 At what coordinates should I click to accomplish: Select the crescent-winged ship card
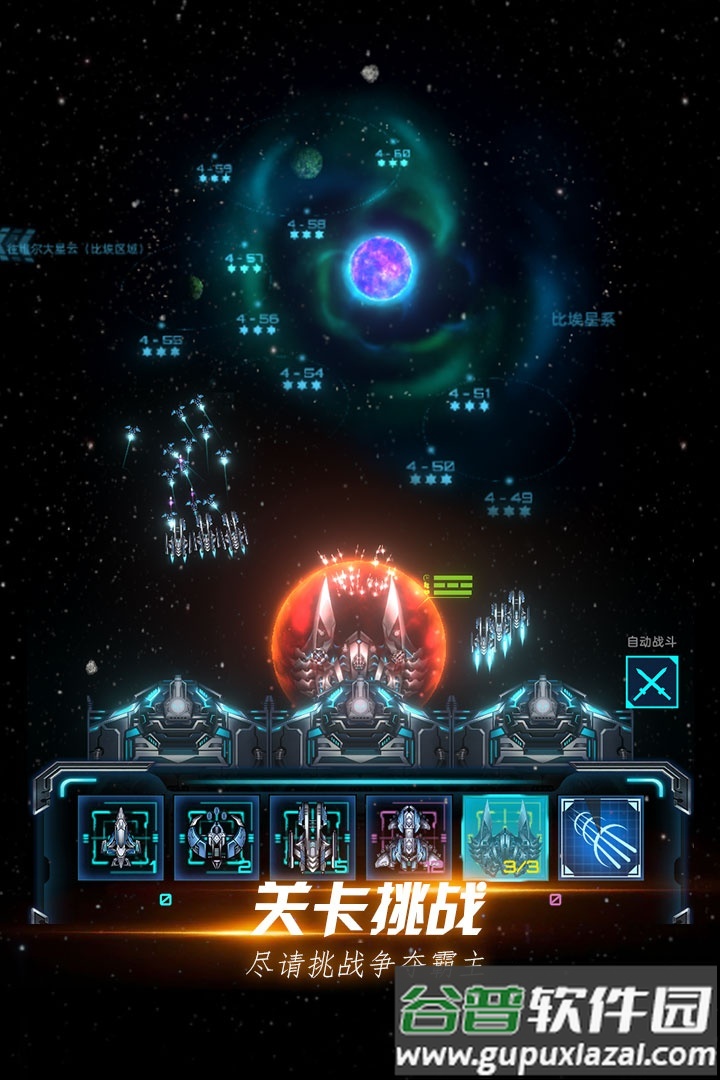click(216, 838)
